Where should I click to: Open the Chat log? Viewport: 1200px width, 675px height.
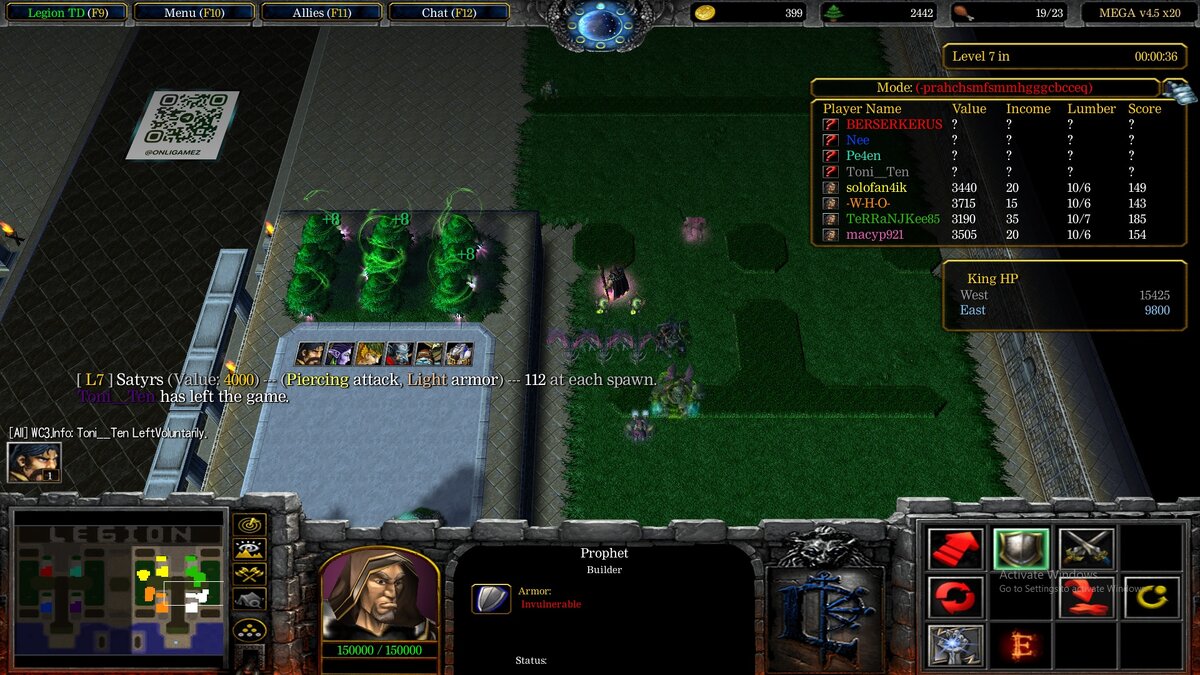(449, 13)
